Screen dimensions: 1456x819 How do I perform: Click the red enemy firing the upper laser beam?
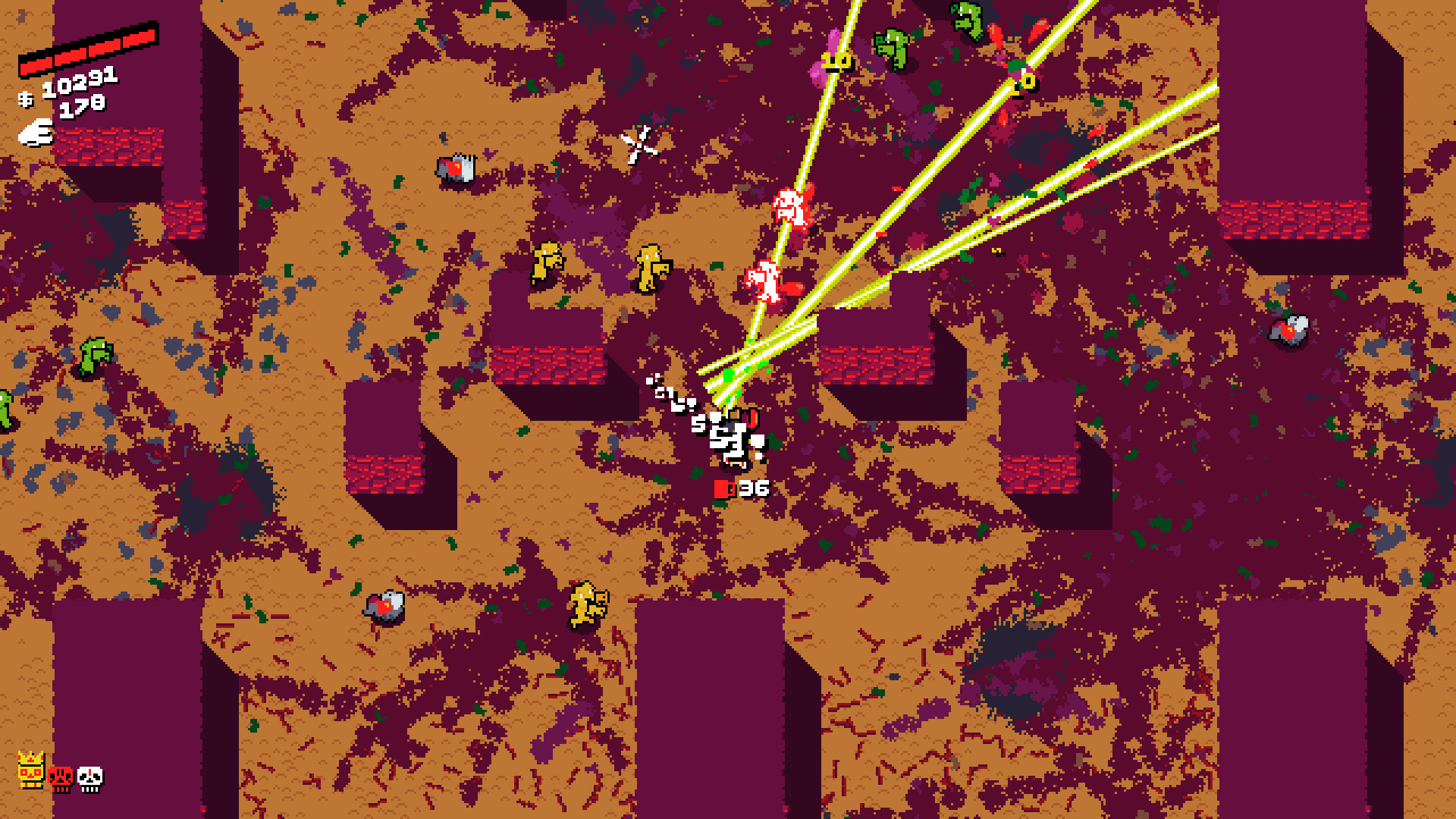pyautogui.click(x=789, y=205)
